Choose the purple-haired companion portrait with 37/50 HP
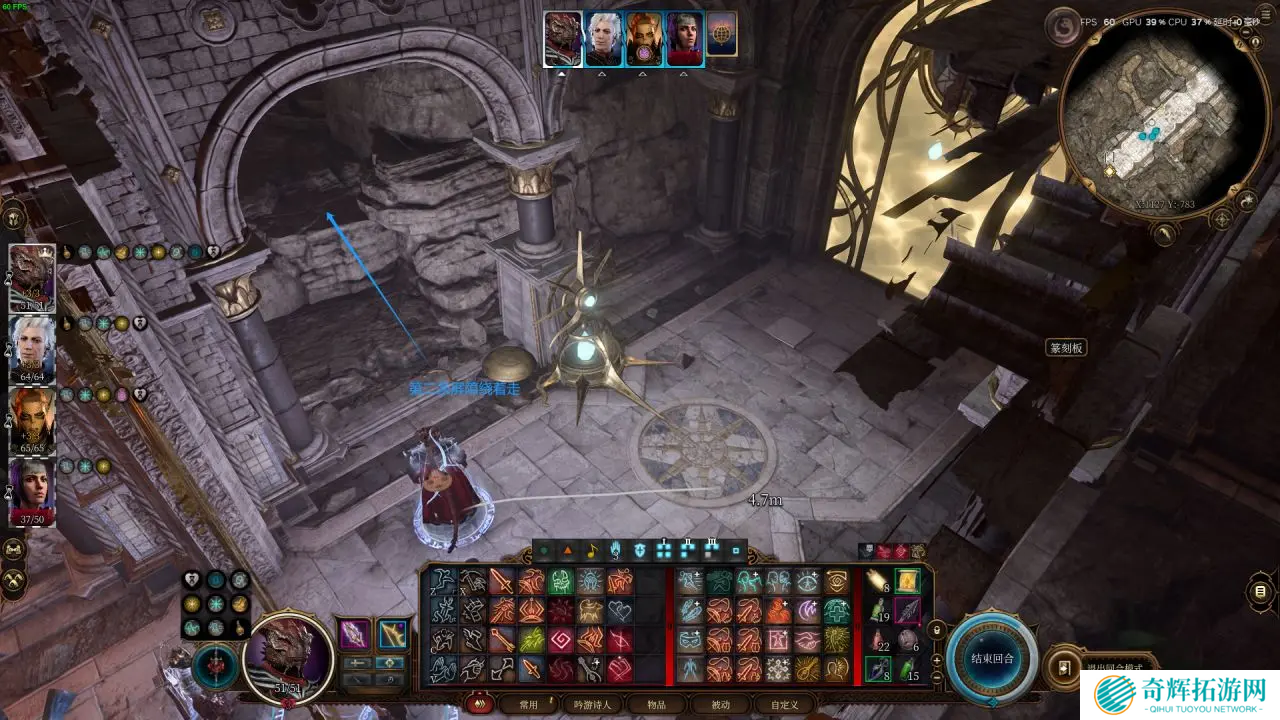 [x=32, y=490]
